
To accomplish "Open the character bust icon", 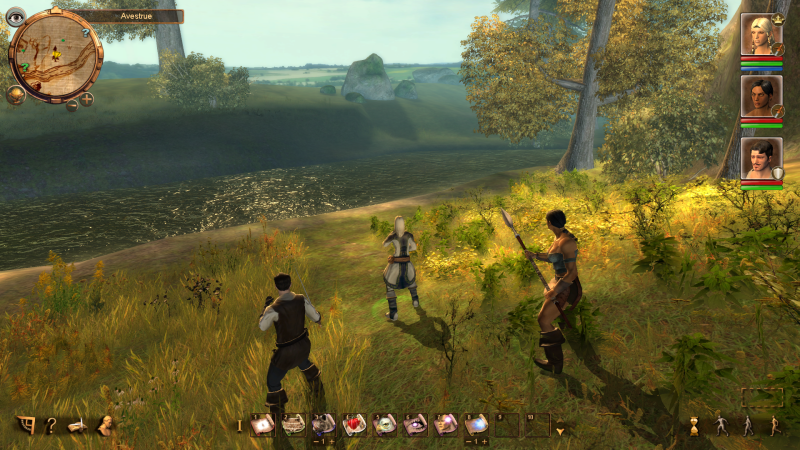I will point(103,425).
